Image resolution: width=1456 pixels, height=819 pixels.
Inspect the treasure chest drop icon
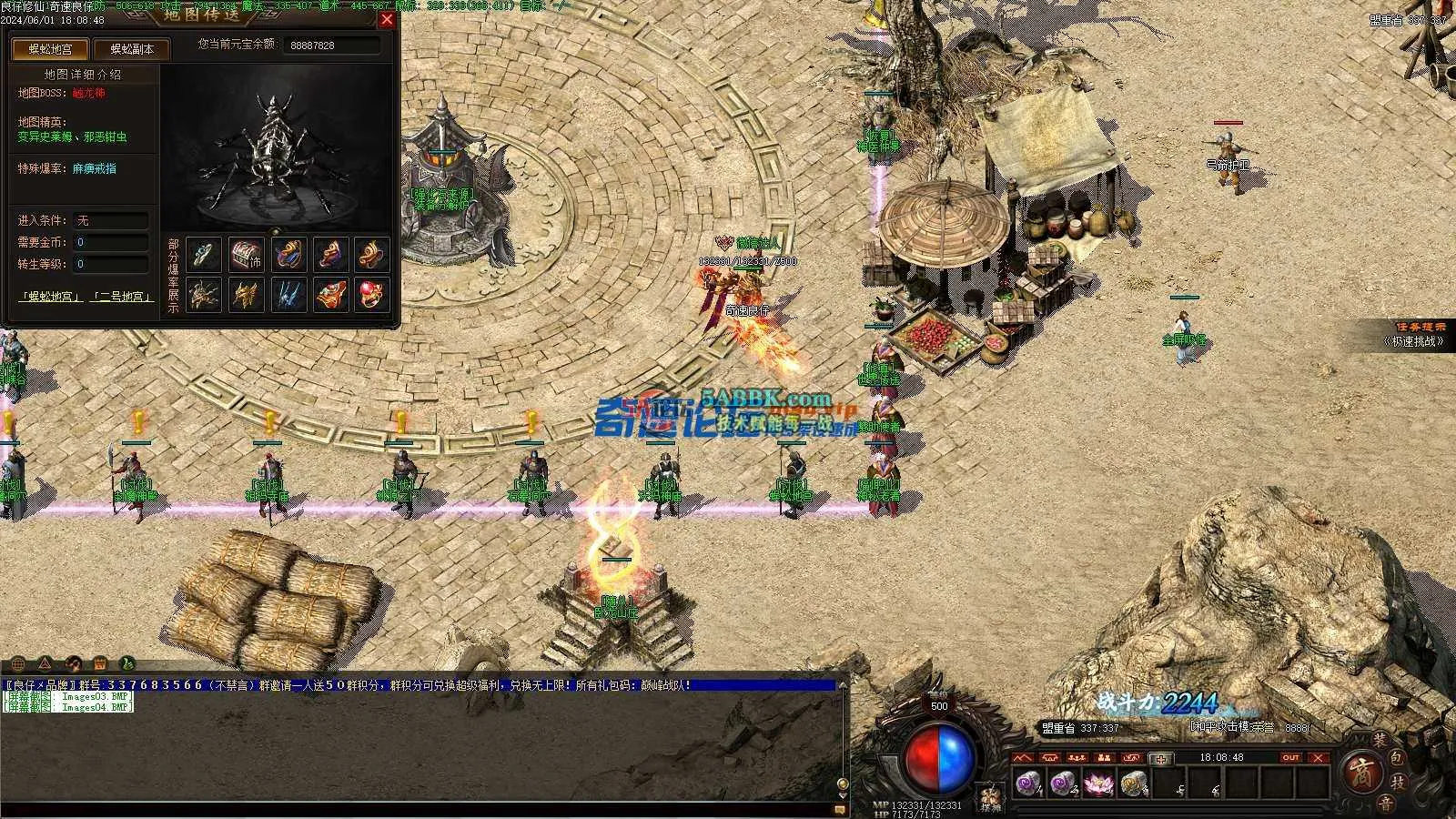tap(245, 255)
